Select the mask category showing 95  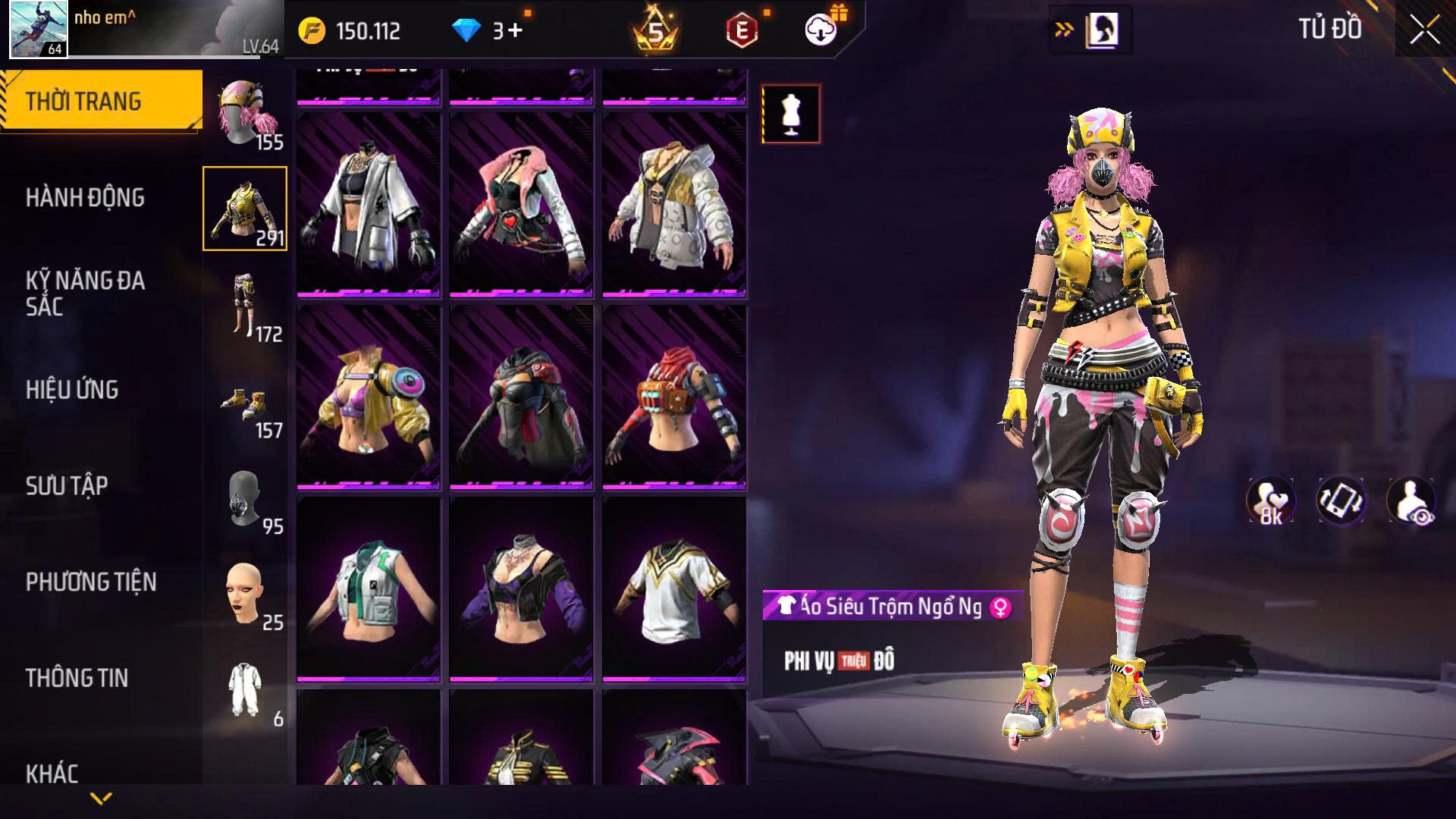pyautogui.click(x=245, y=498)
